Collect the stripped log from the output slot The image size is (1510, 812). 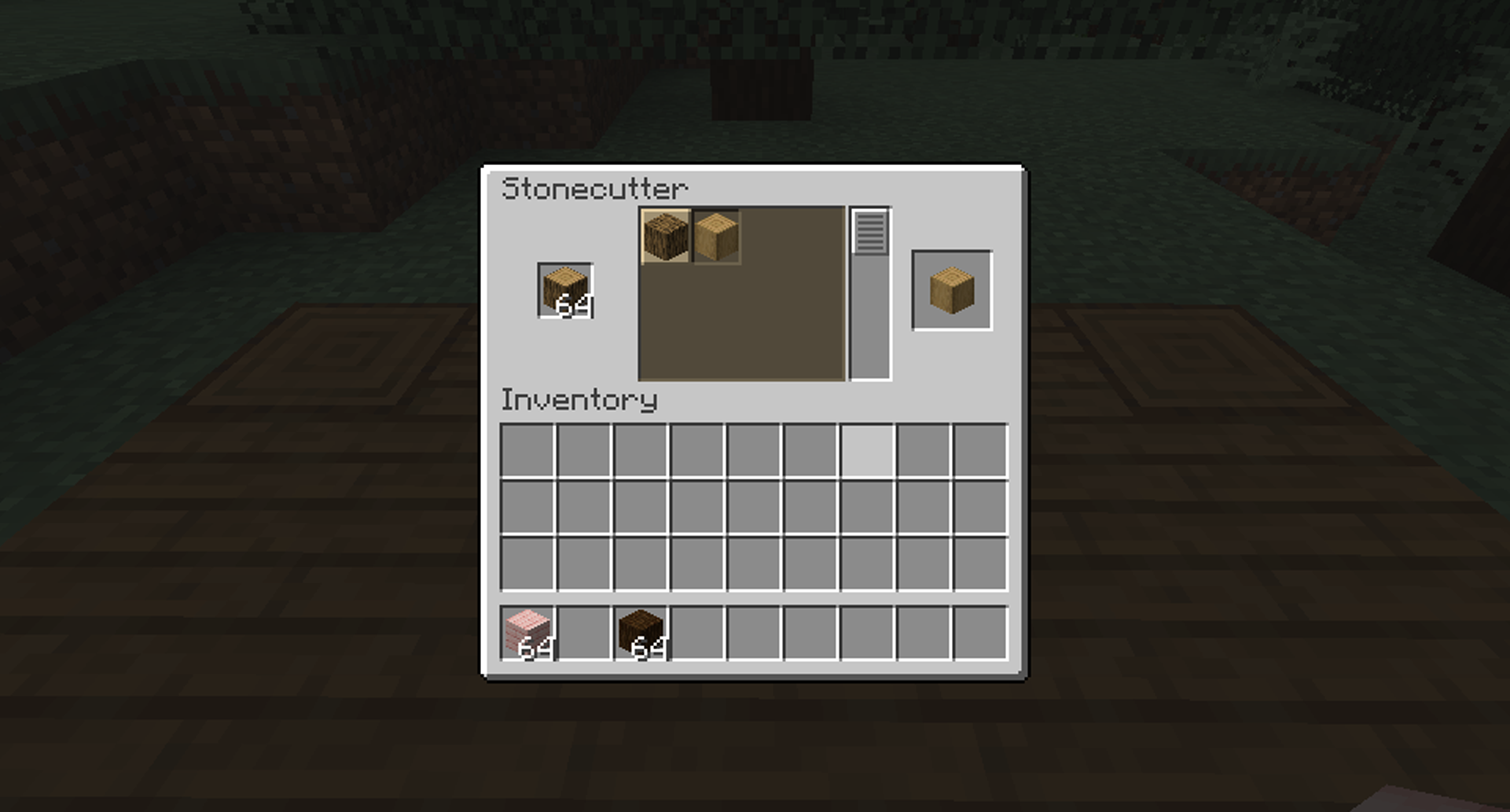click(951, 291)
